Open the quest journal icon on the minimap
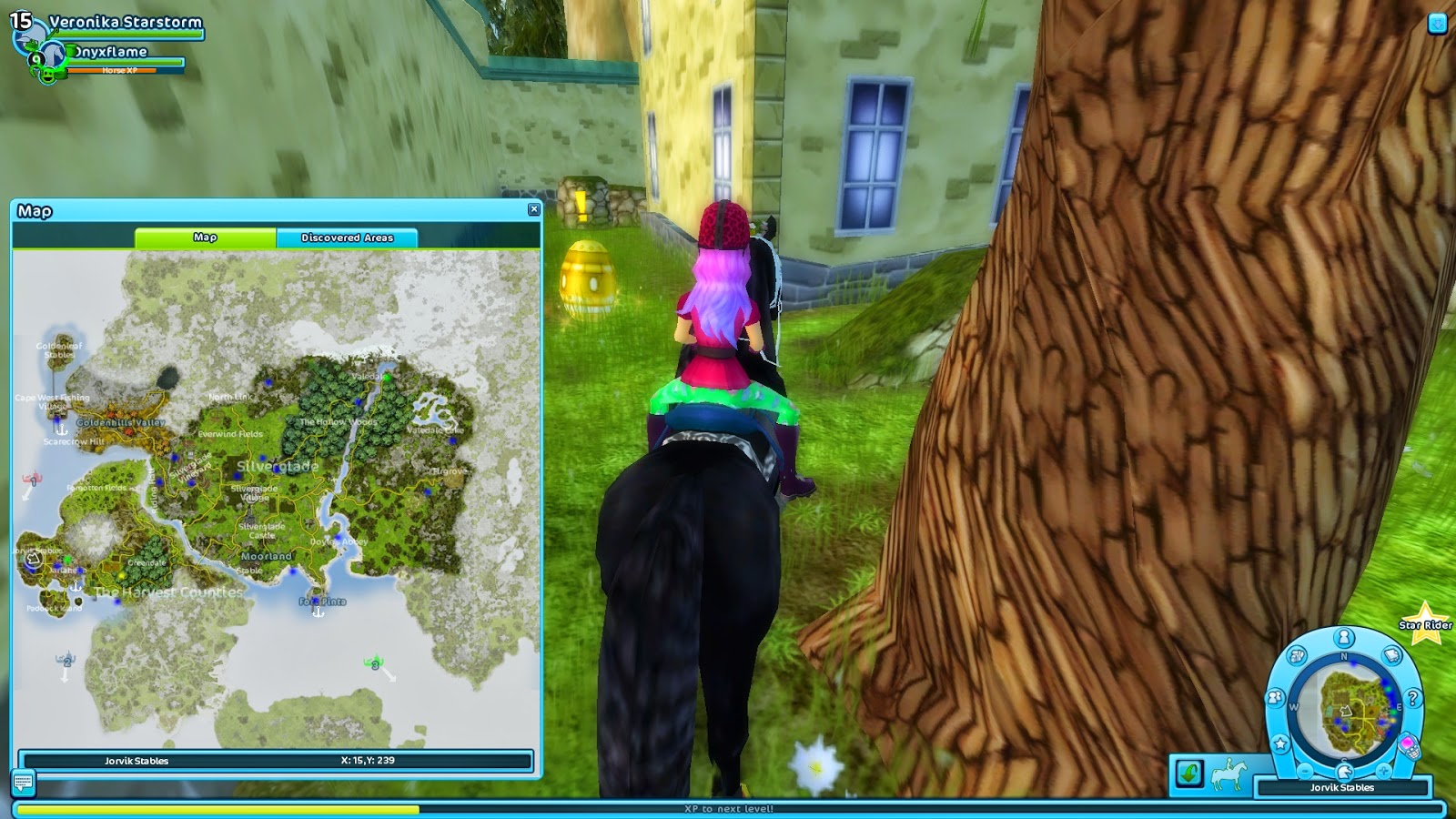This screenshot has width=1456, height=819. pos(1391,654)
